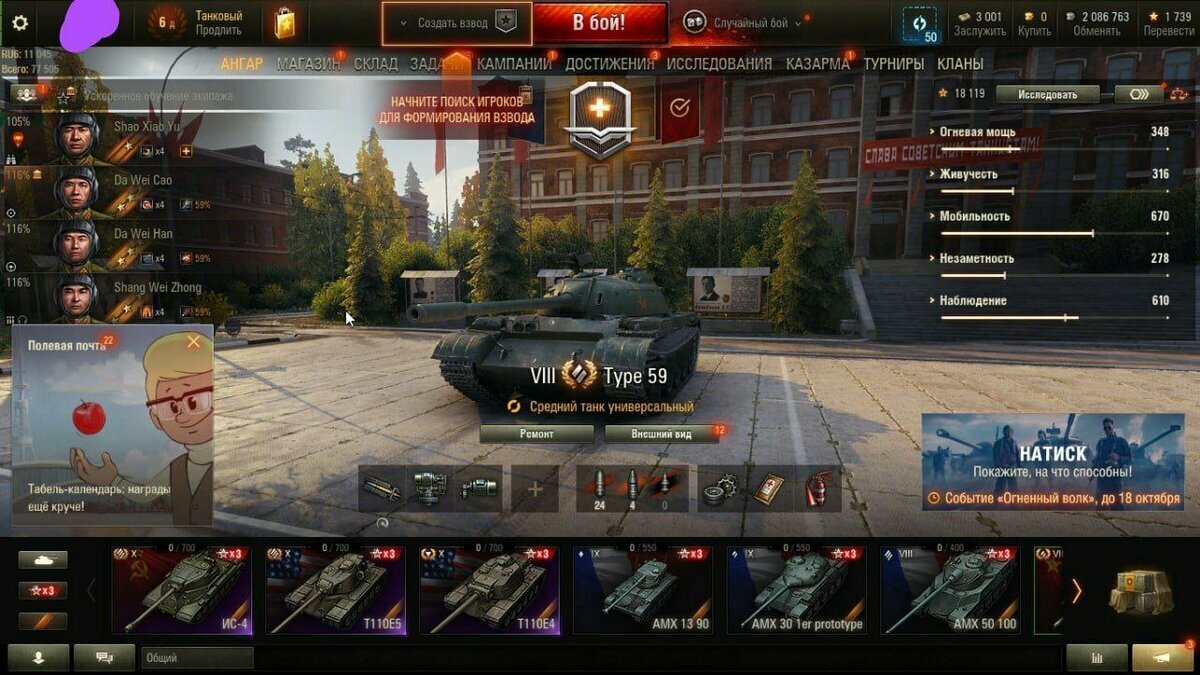This screenshot has width=1200, height=675.
Task: Open the «КАМПАНИИ» tab
Action: (514, 64)
